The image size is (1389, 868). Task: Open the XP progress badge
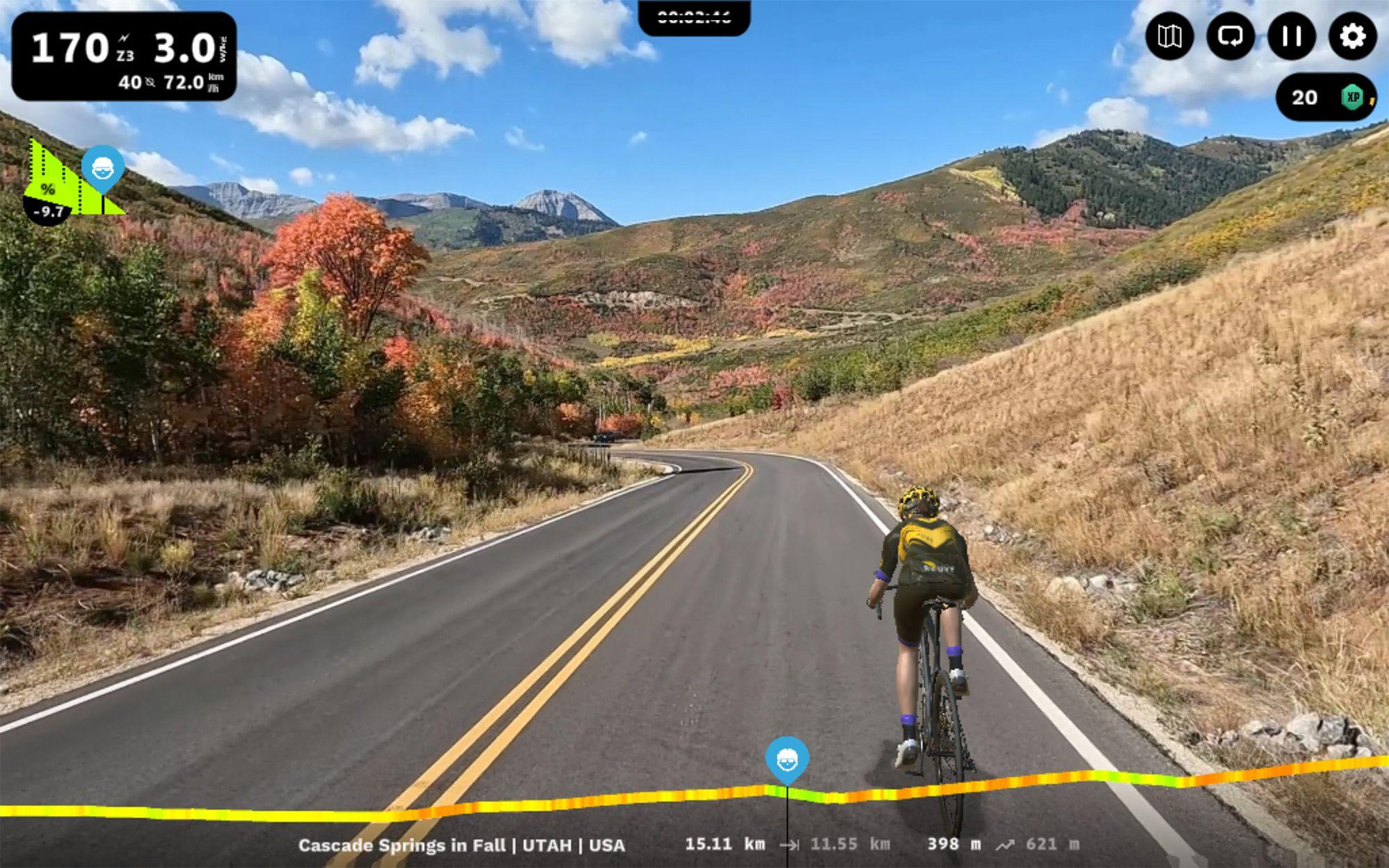click(1325, 97)
